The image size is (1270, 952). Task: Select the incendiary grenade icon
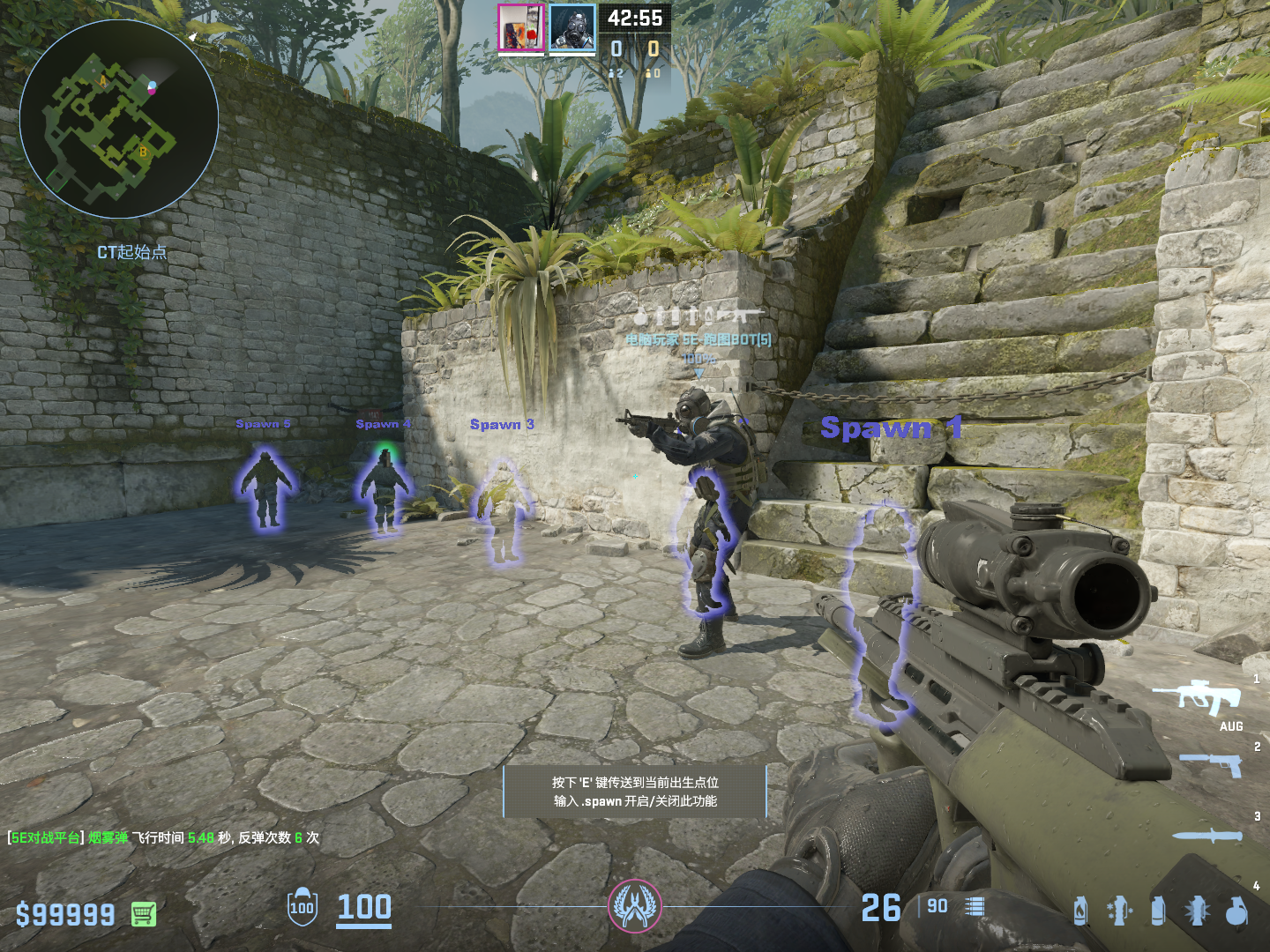1080,911
